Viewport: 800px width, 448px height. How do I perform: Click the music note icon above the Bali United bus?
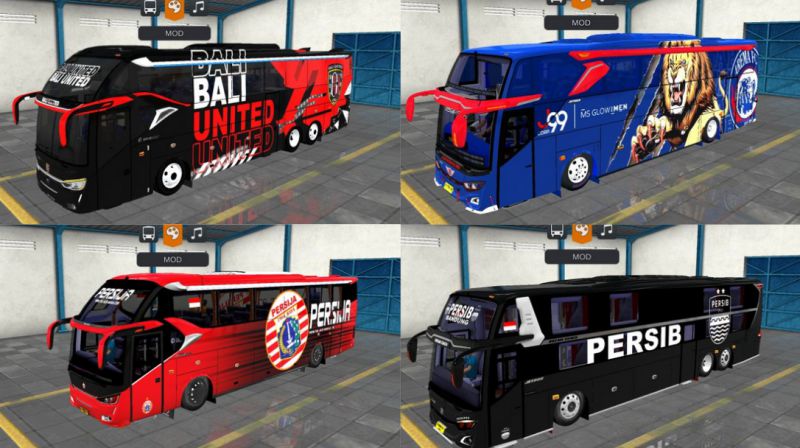[x=197, y=8]
